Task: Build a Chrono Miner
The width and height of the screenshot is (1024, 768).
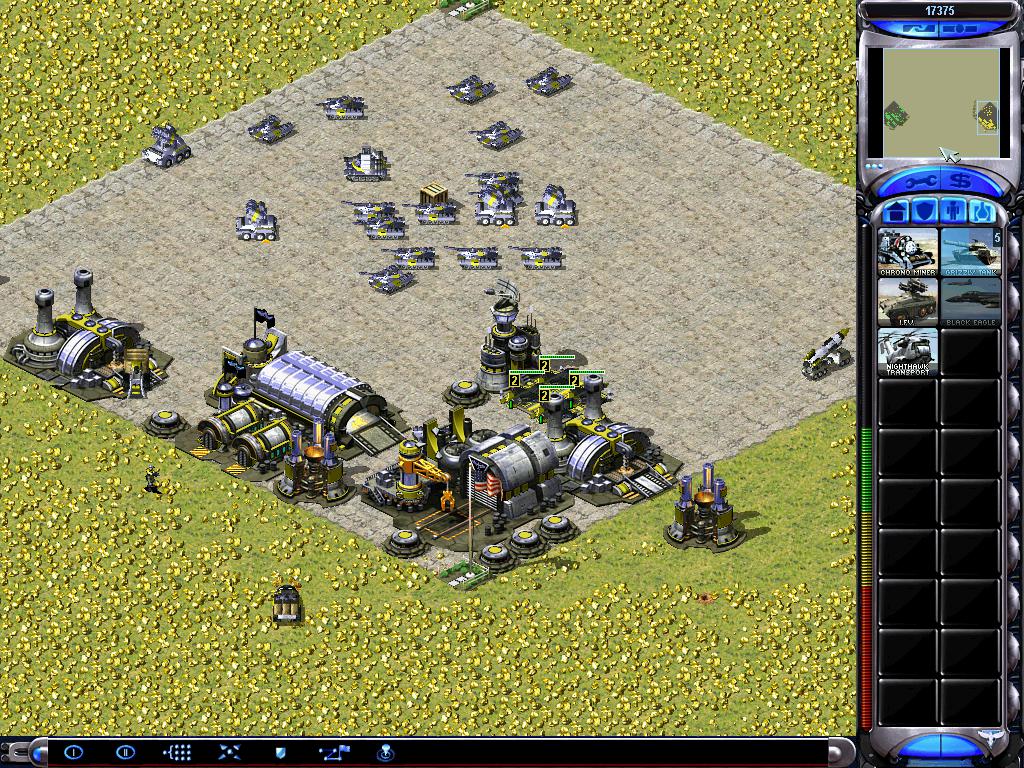Action: tap(908, 252)
